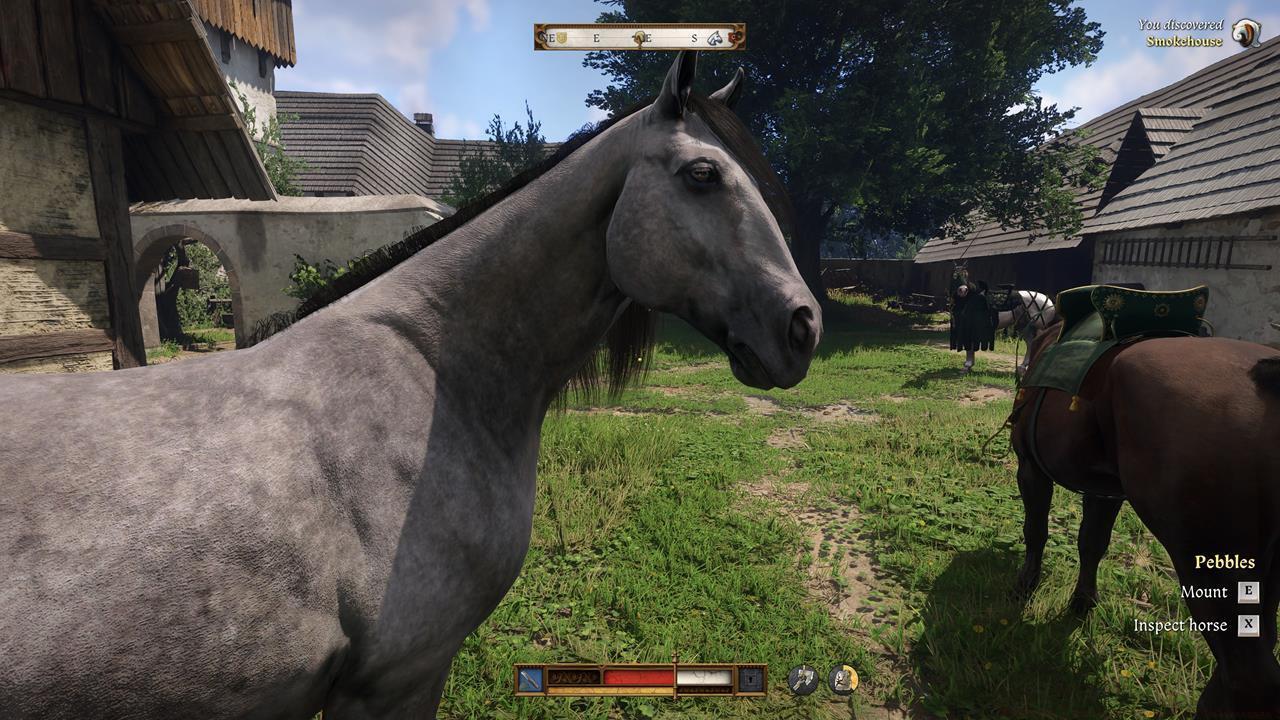Toggle the lock indicator at the HUD right end

pos(750,678)
